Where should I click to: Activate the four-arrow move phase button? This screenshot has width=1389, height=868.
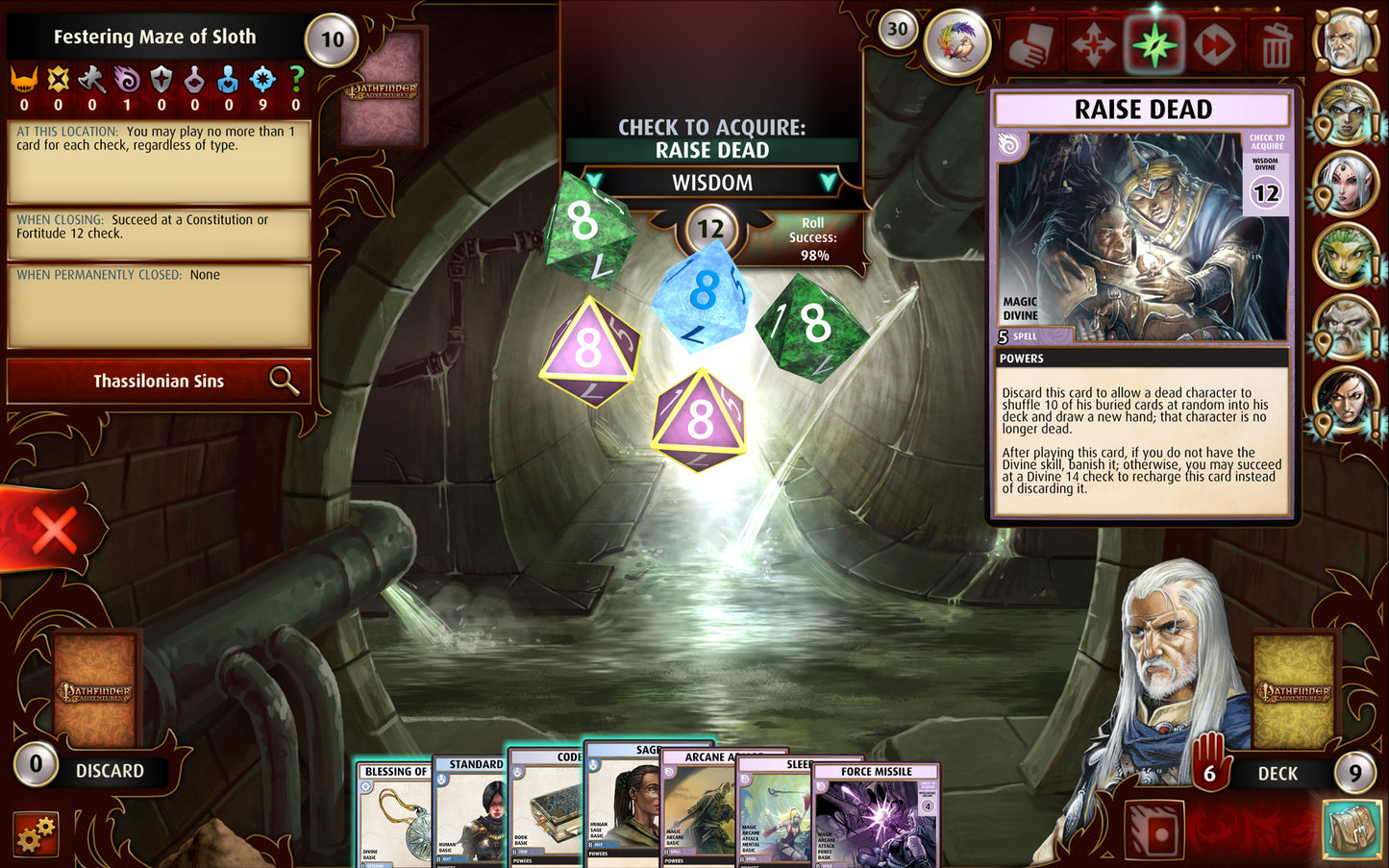click(1093, 44)
